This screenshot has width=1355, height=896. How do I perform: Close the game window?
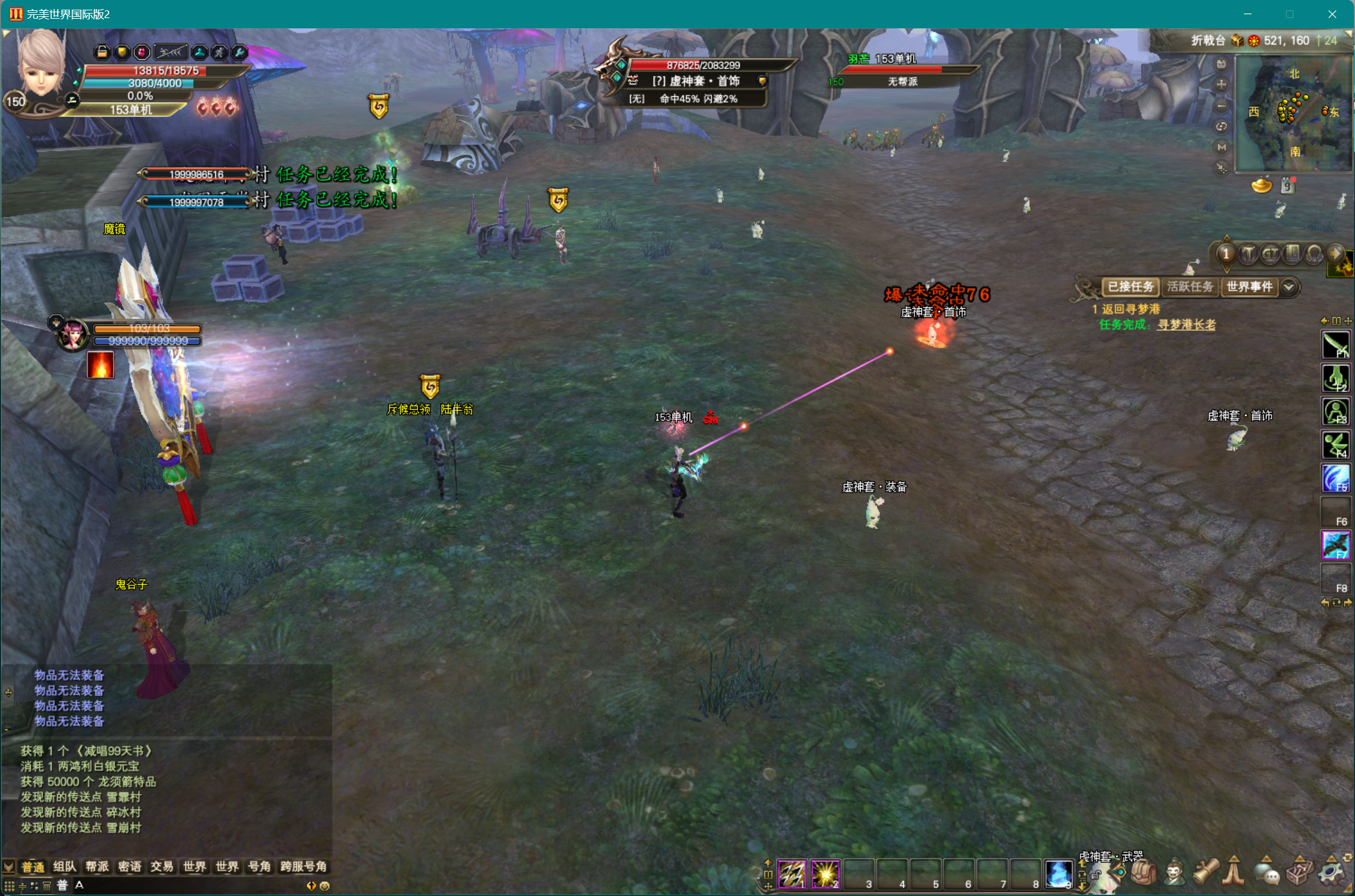tap(1332, 14)
